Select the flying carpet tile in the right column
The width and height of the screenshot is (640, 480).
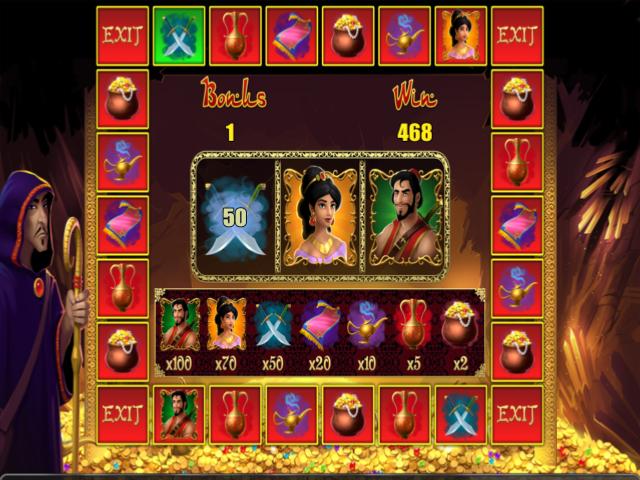(517, 224)
